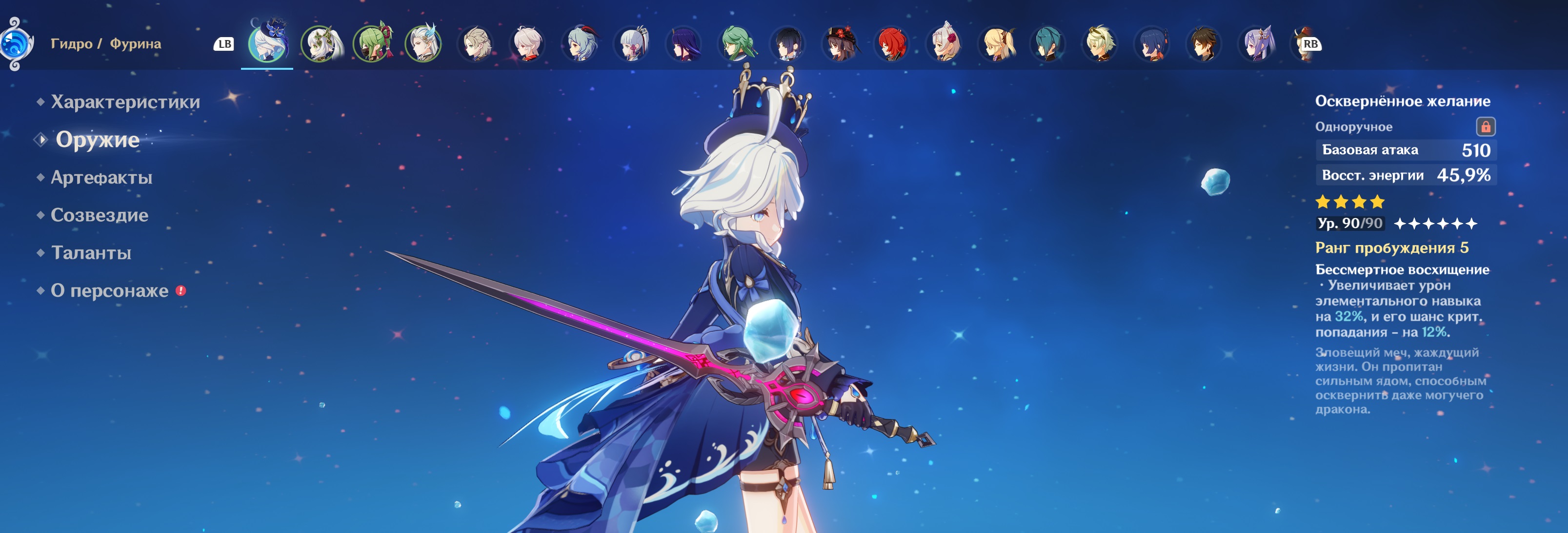Go to the Артефакты section

[101, 177]
